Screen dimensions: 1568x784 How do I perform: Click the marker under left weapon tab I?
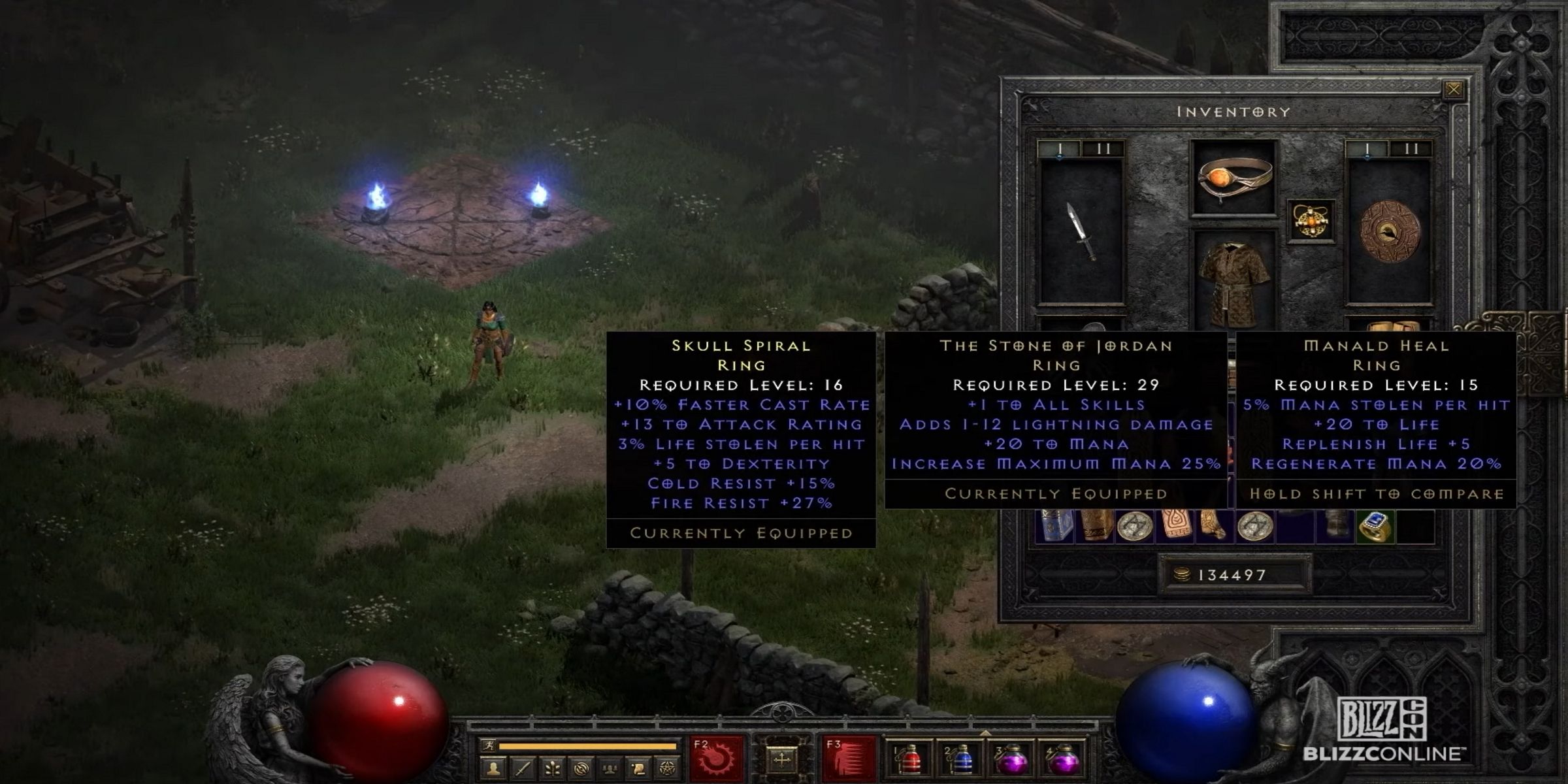[x=1060, y=155]
